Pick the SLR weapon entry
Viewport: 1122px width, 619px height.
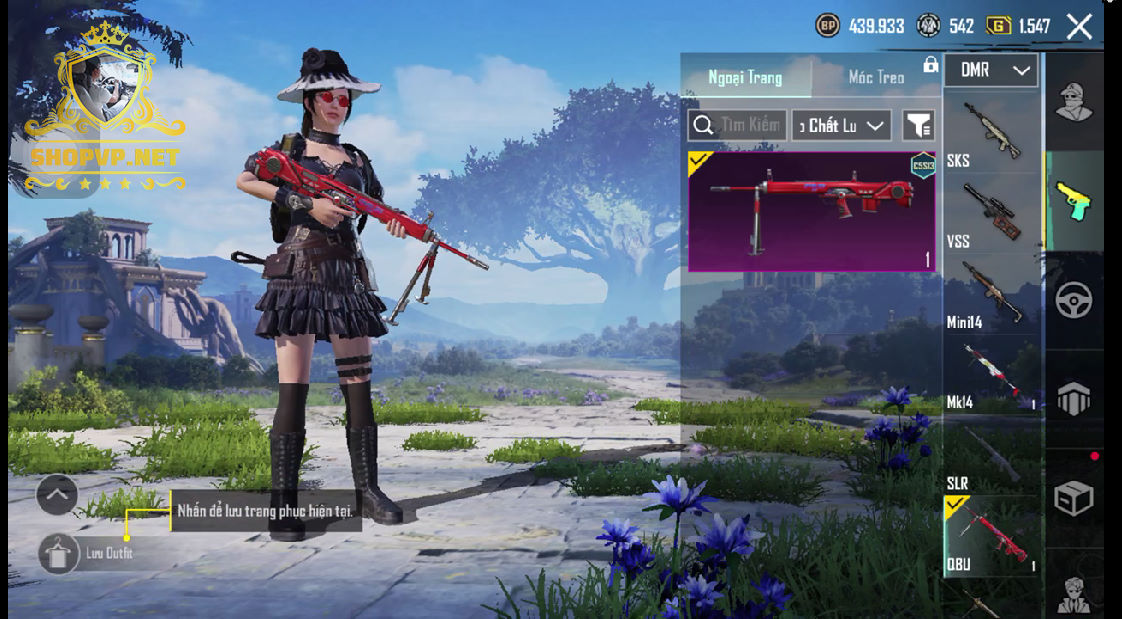(992, 455)
